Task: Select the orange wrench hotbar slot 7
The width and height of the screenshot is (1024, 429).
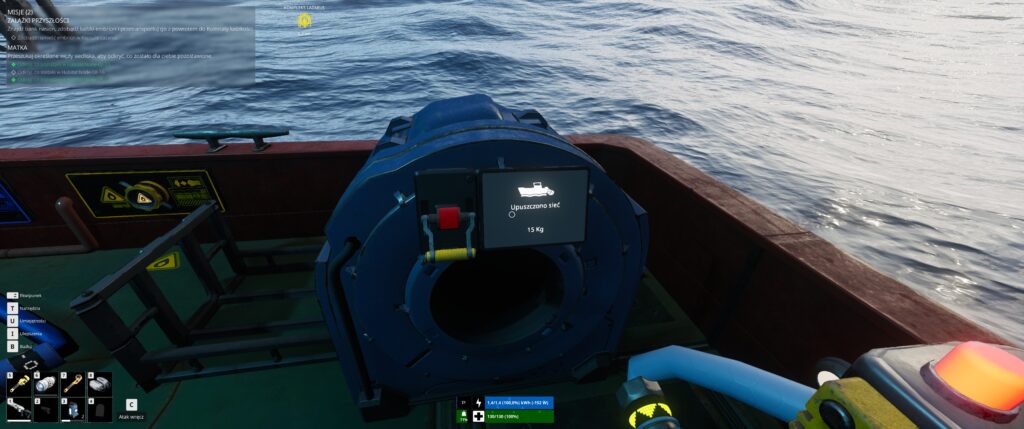Action: pyautogui.click(x=73, y=384)
